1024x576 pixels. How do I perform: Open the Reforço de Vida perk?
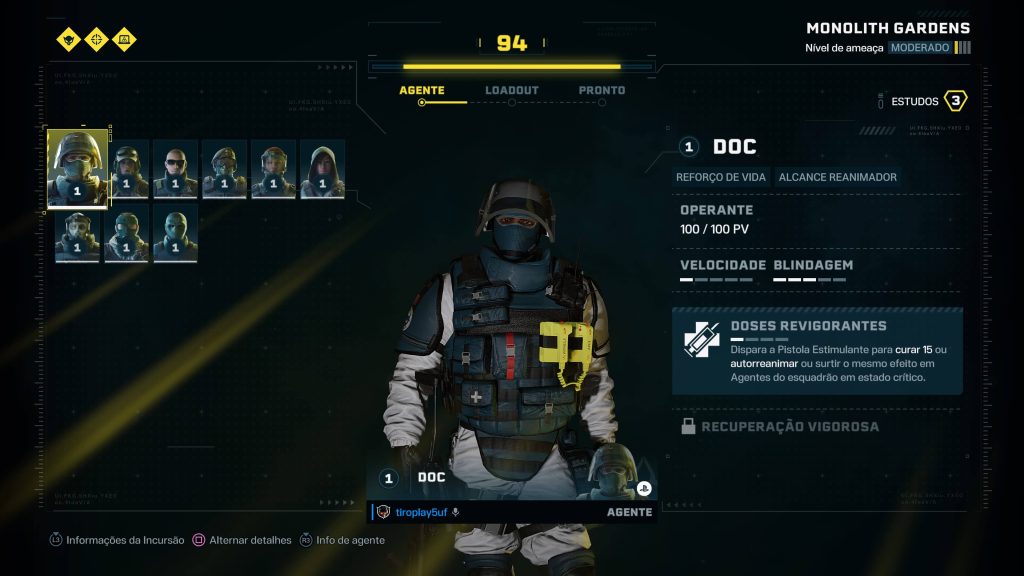pos(721,177)
